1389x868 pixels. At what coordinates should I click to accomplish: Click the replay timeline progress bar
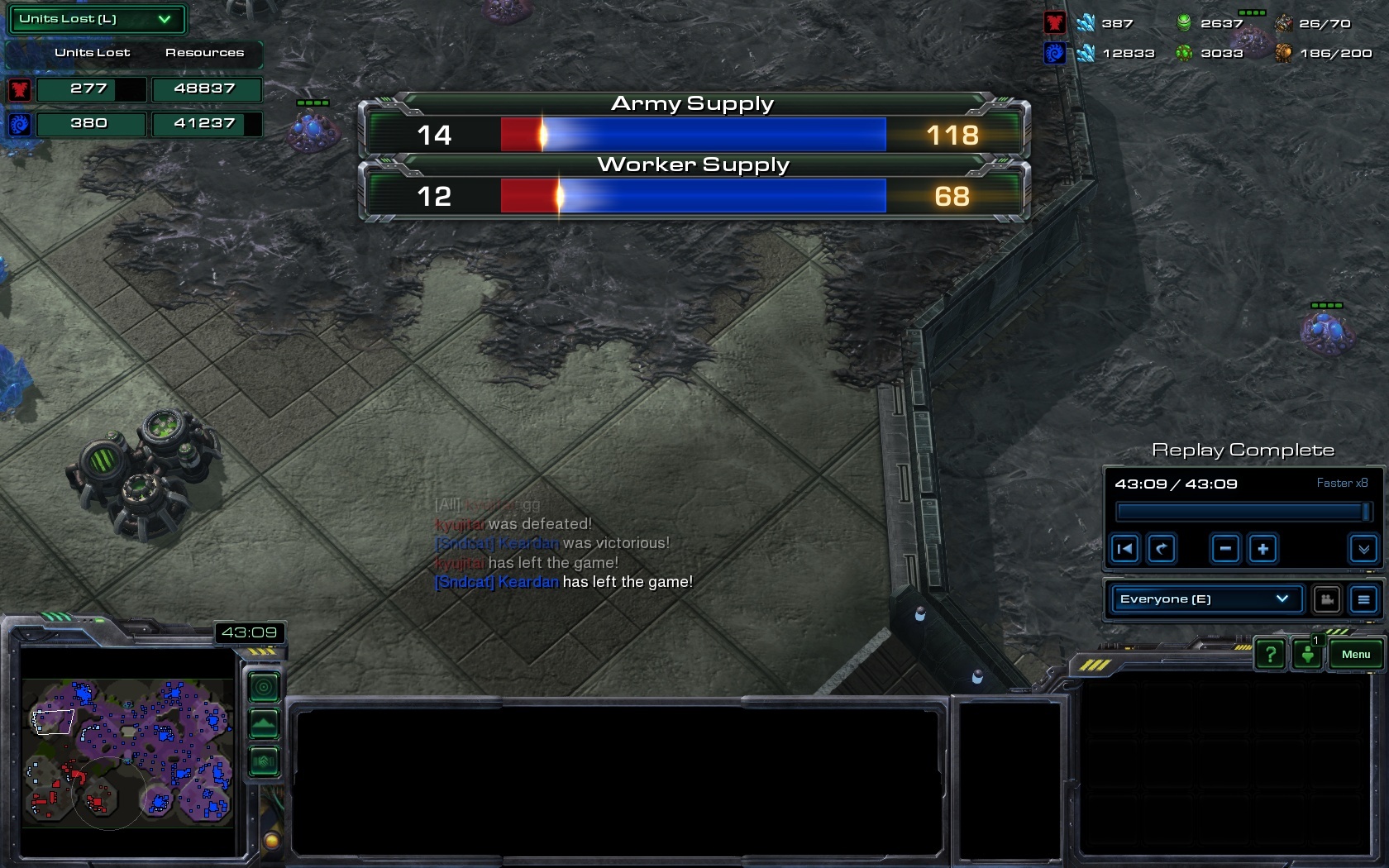(x=1240, y=513)
